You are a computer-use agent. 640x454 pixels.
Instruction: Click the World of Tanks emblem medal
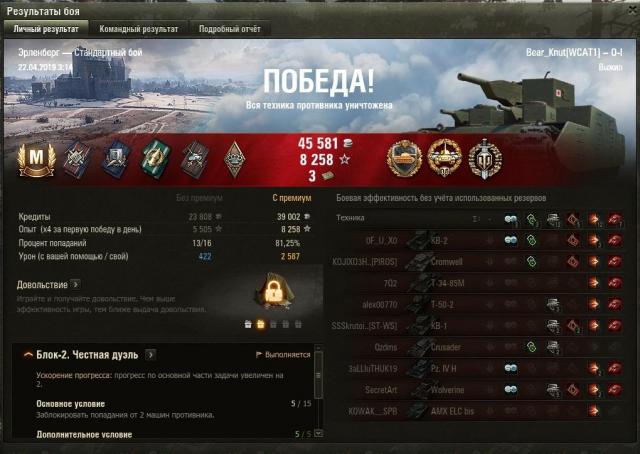tap(485, 158)
